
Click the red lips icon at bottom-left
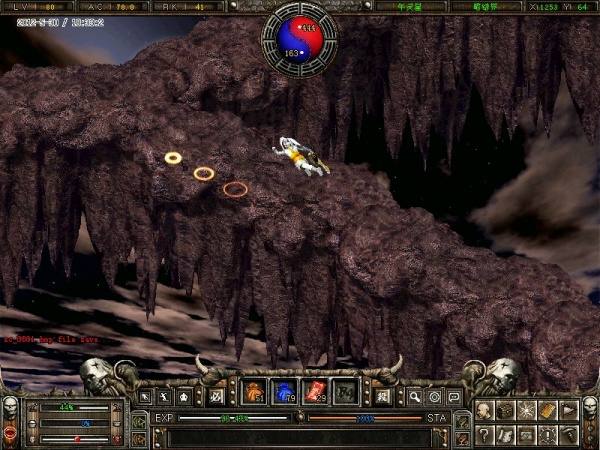tap(11, 432)
